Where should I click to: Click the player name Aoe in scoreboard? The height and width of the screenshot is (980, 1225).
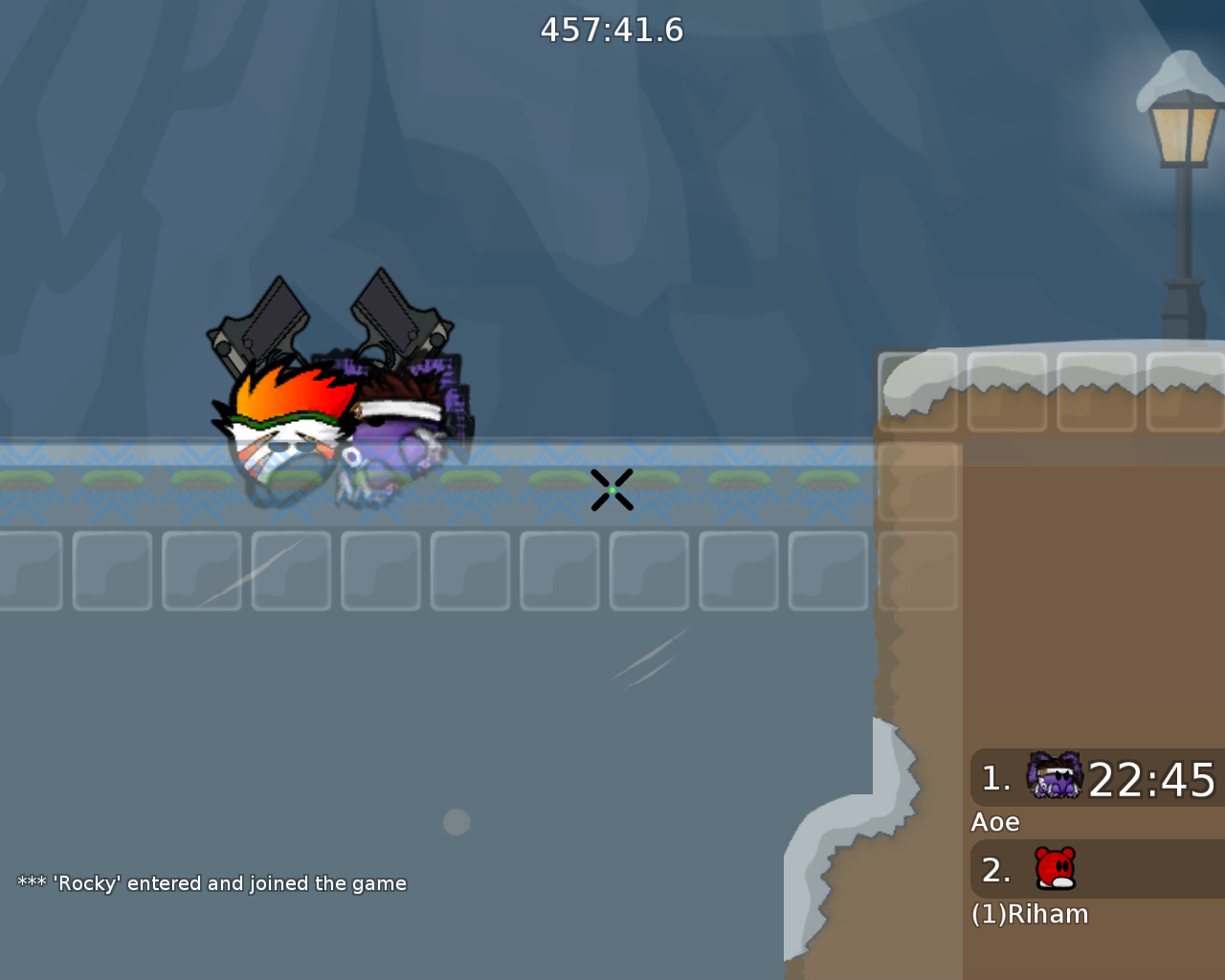[x=995, y=821]
